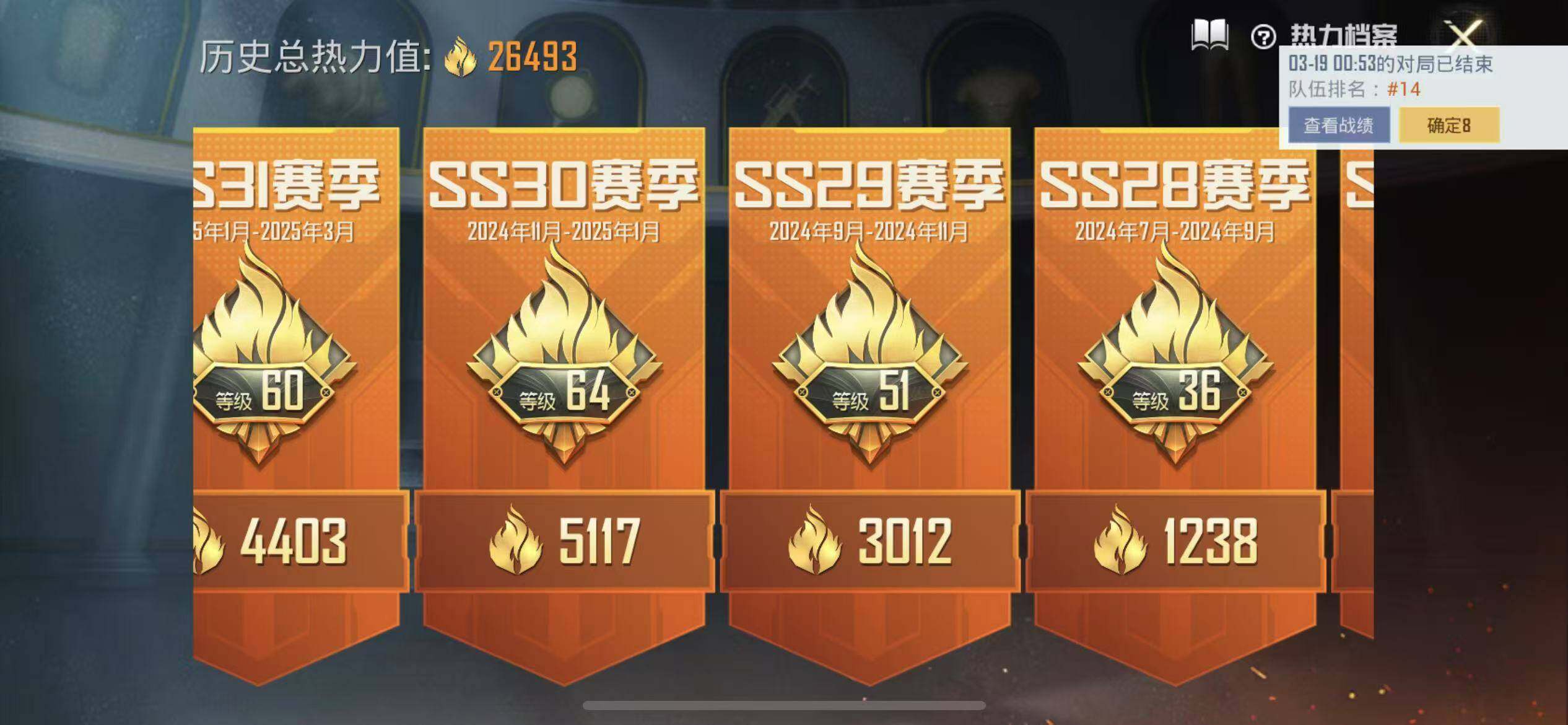Viewport: 1568px width, 725px height.
Task: Show help via the question mark icon
Action: pyautogui.click(x=1263, y=37)
